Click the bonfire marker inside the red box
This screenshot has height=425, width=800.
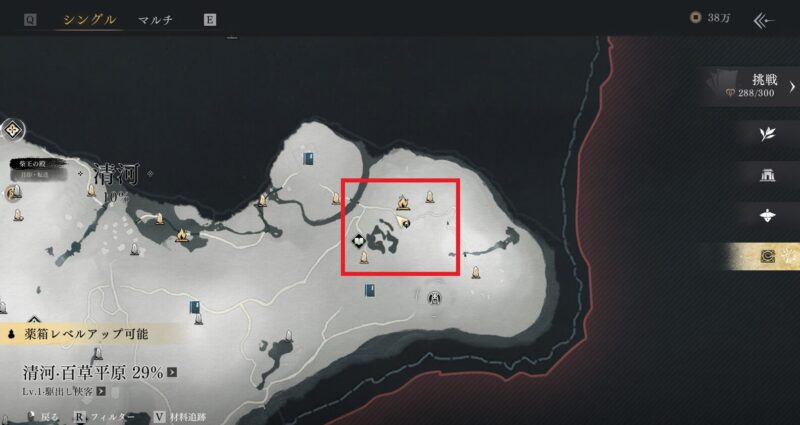[x=402, y=202]
